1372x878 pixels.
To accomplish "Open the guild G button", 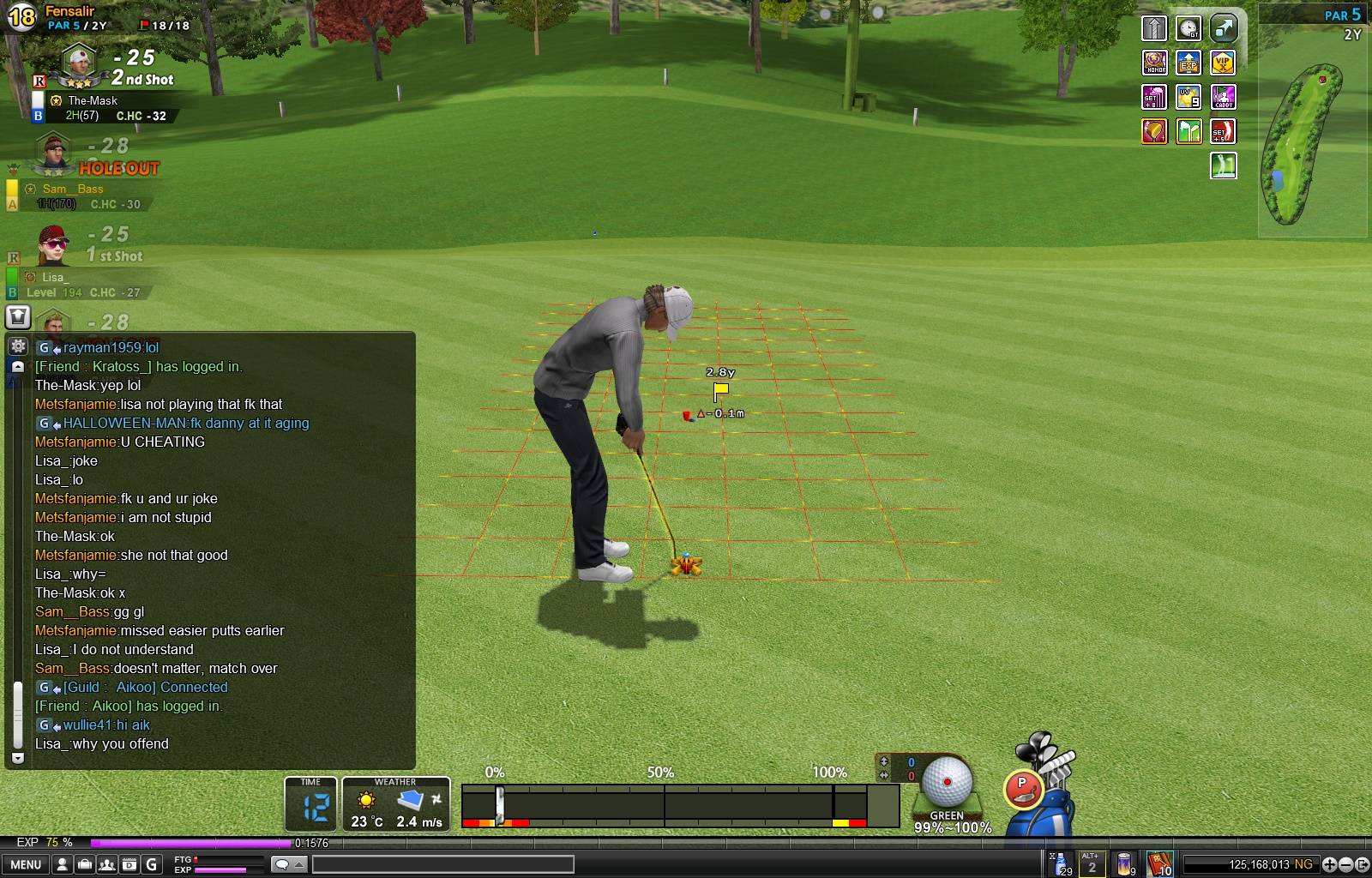I will [x=152, y=864].
